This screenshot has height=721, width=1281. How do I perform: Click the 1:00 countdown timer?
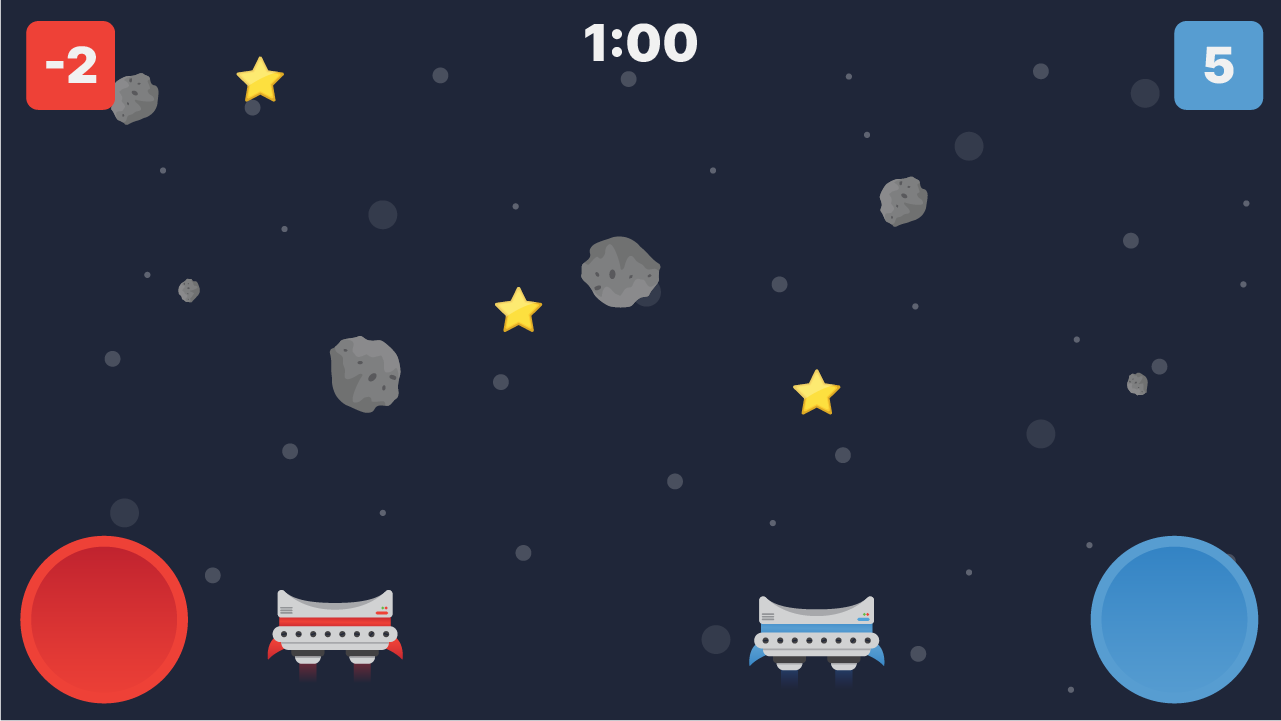pos(640,44)
